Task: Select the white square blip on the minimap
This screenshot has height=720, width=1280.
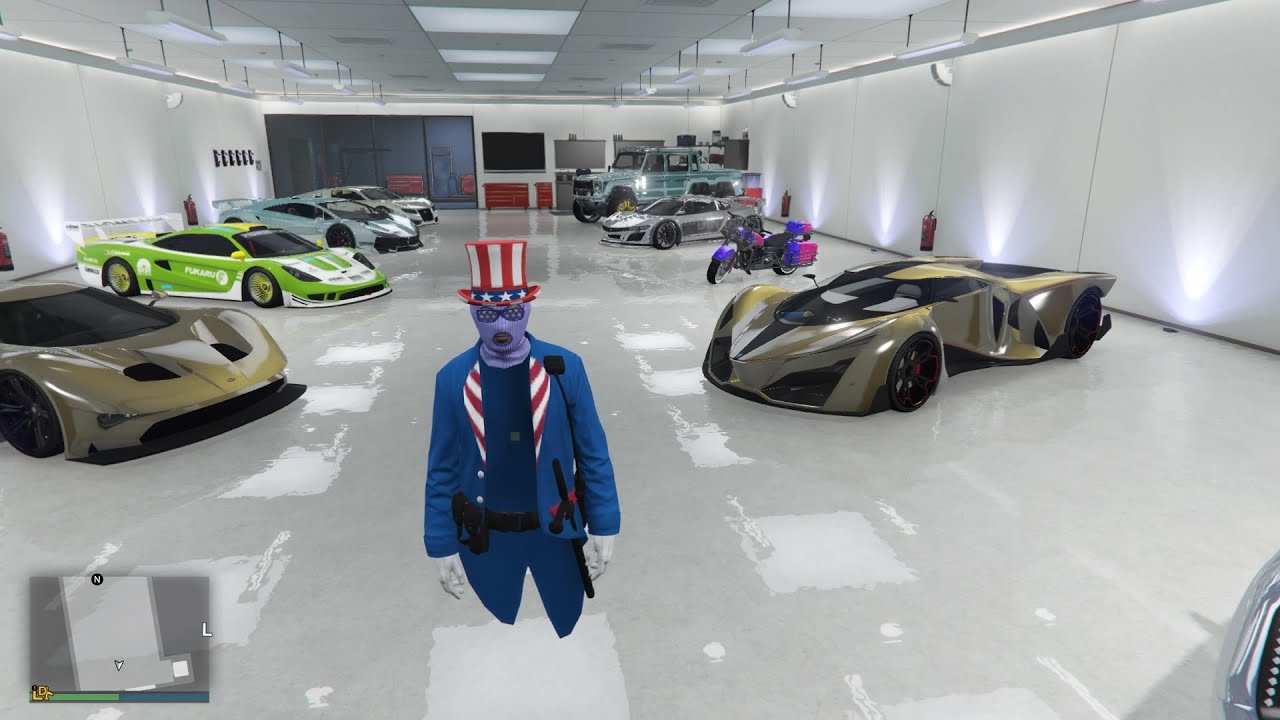Action: tap(179, 670)
